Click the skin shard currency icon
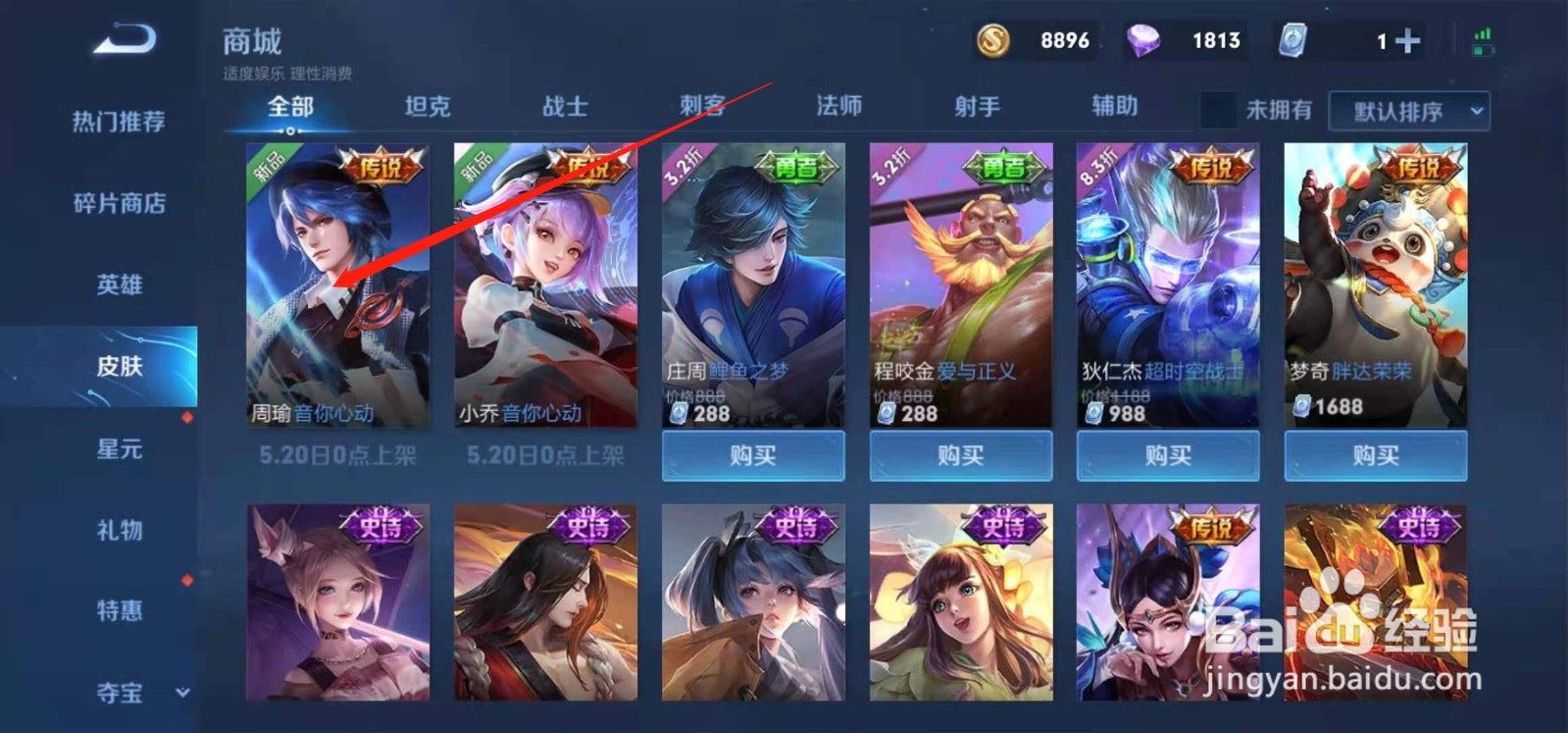Viewport: 1568px width, 733px height. pos(1291,41)
